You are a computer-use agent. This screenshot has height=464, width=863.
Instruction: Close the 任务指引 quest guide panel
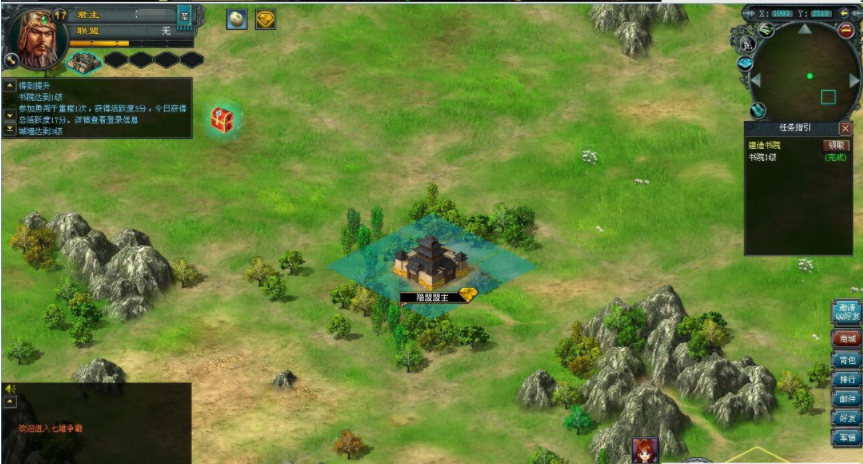click(845, 129)
